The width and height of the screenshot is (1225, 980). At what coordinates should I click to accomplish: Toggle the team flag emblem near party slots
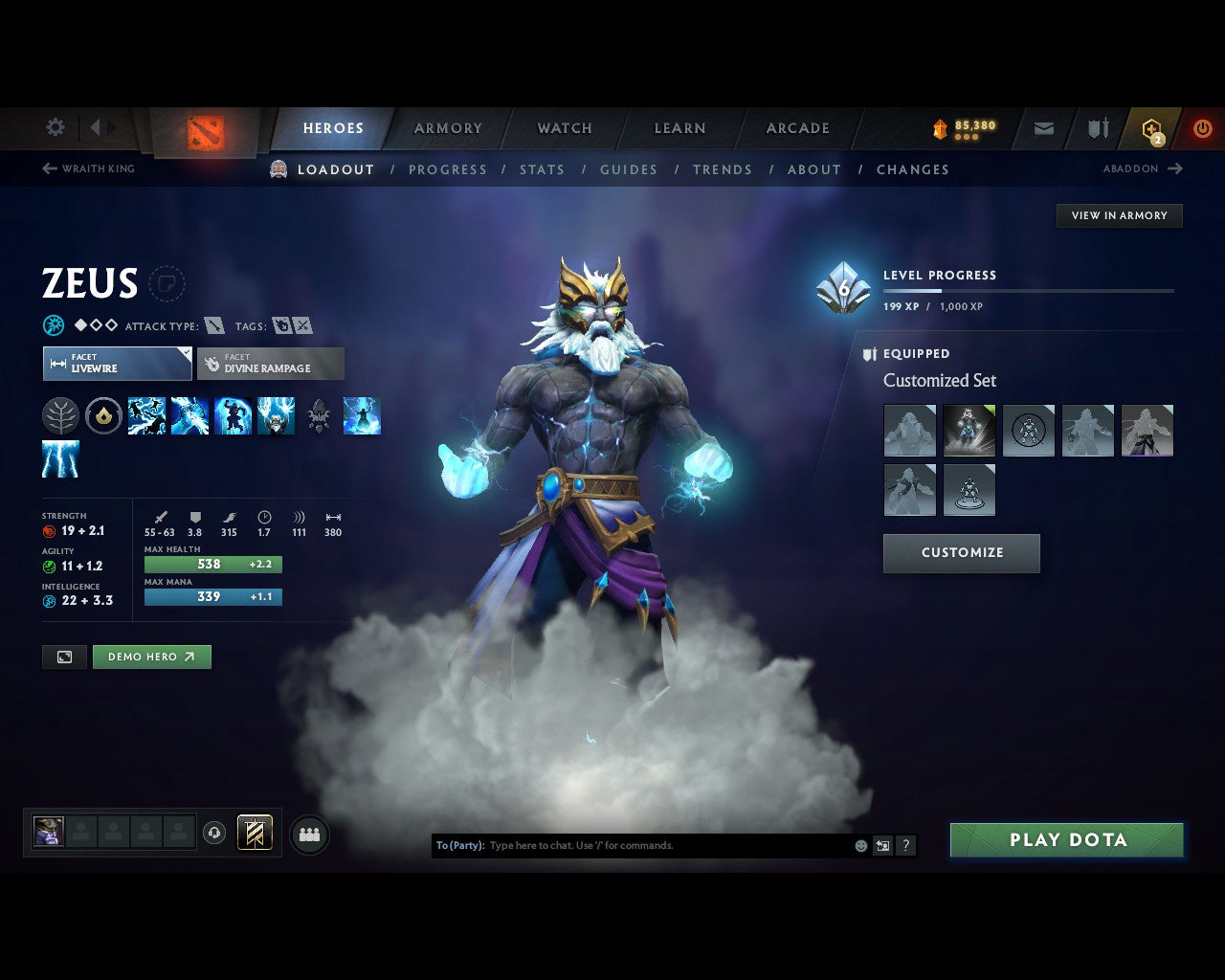(x=255, y=833)
